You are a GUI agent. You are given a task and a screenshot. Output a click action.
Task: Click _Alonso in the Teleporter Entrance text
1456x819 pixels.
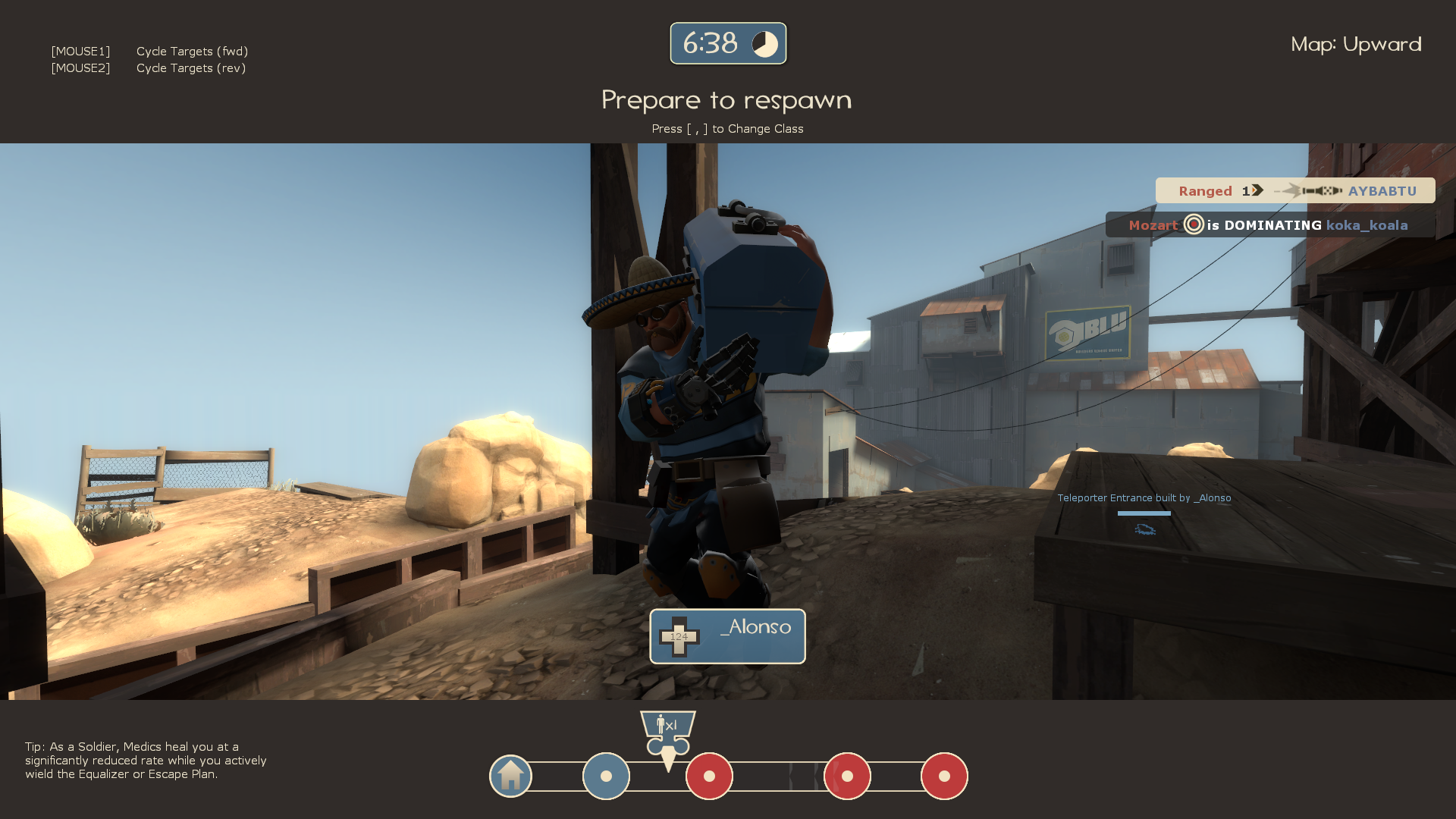1213,498
